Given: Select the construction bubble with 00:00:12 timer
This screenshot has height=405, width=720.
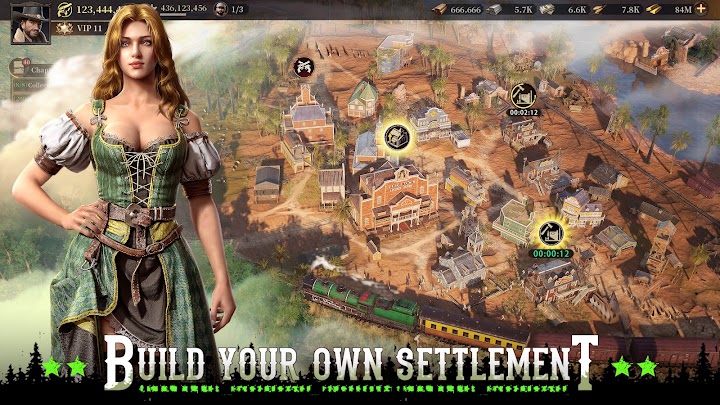Looking at the screenshot, I should point(549,235).
